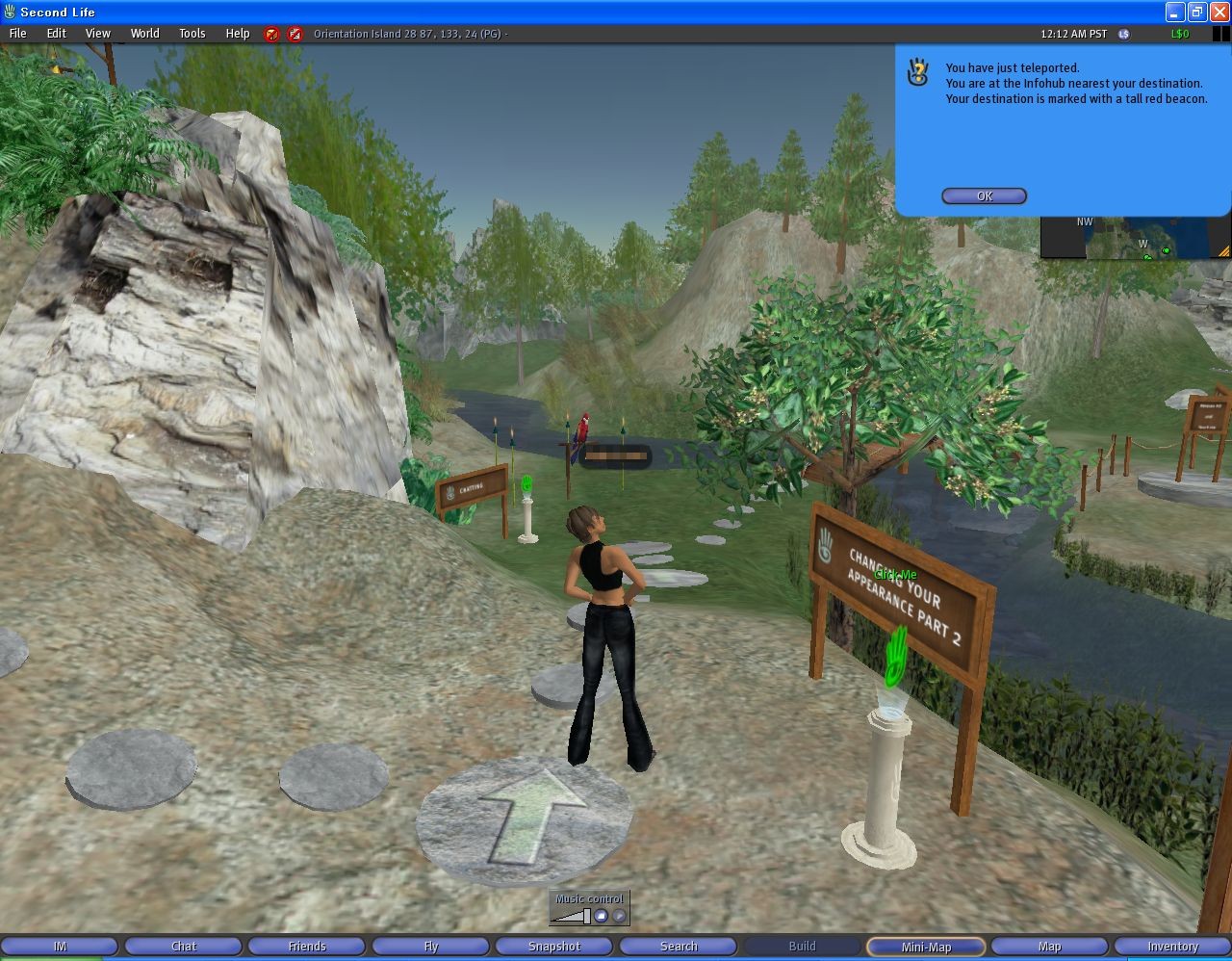The height and width of the screenshot is (961, 1232).
Task: Toggle the Map window open
Action: coord(1048,946)
